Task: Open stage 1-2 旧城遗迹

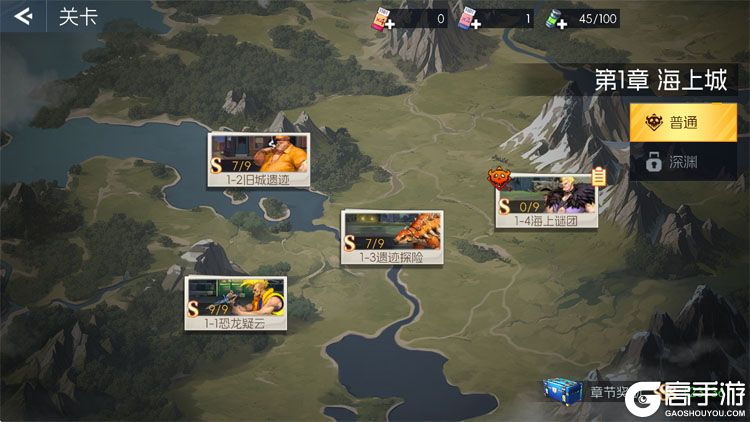Action: point(258,160)
